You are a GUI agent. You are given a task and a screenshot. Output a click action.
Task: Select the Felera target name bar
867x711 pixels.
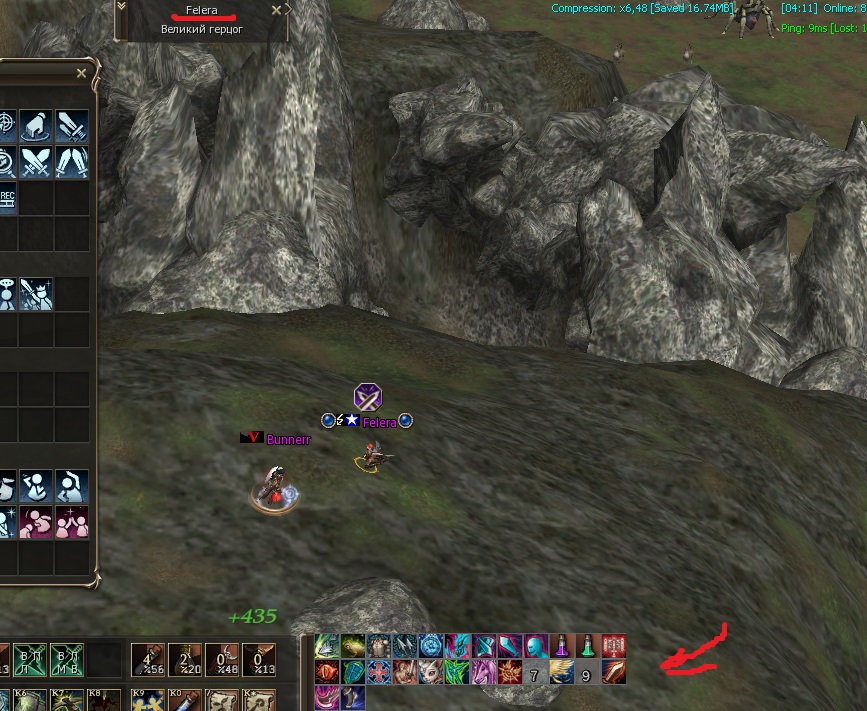click(202, 10)
